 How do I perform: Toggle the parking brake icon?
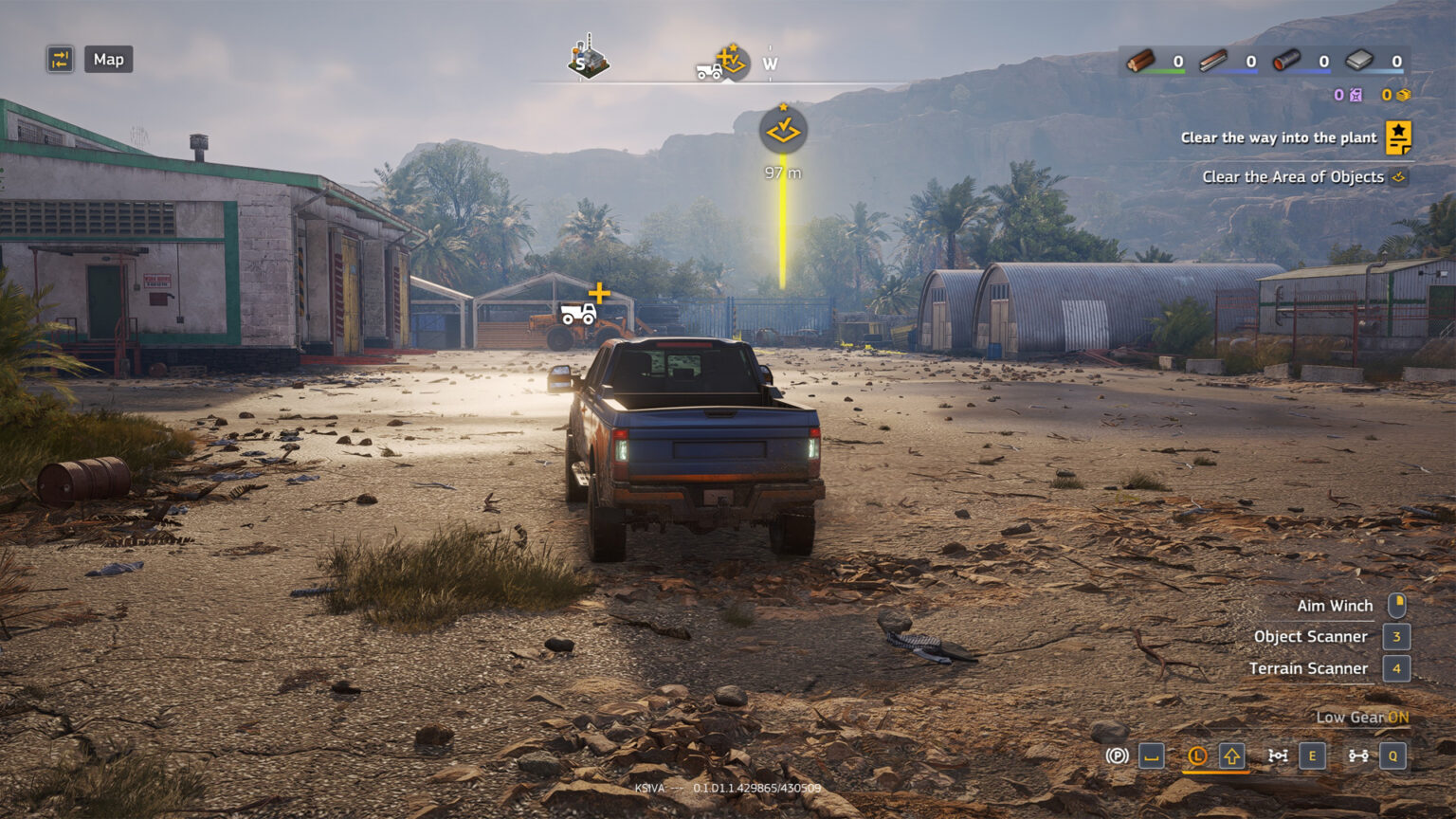1118,755
